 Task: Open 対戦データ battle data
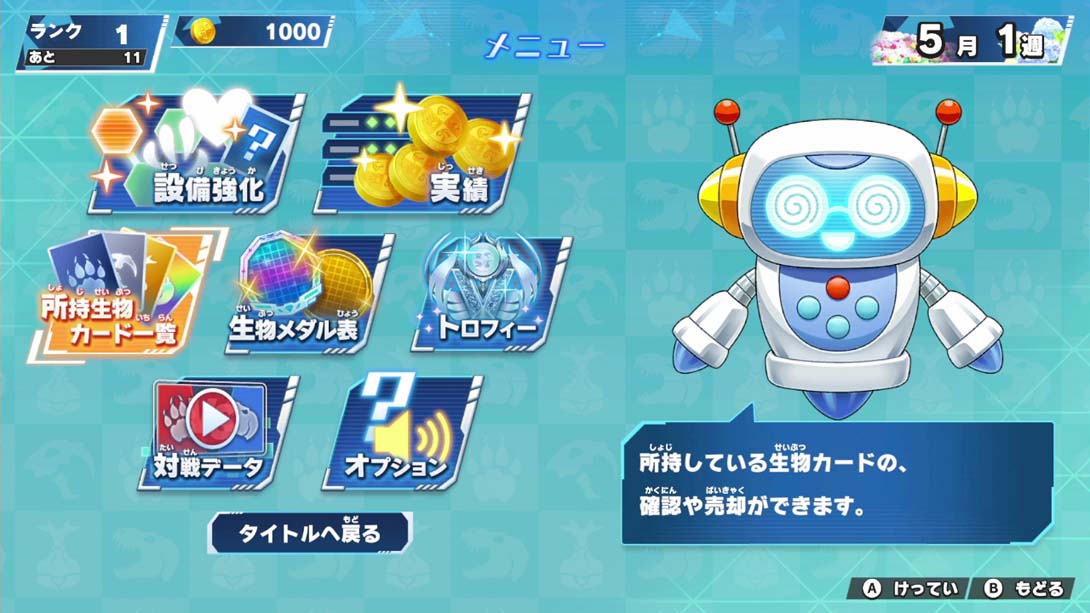point(215,432)
